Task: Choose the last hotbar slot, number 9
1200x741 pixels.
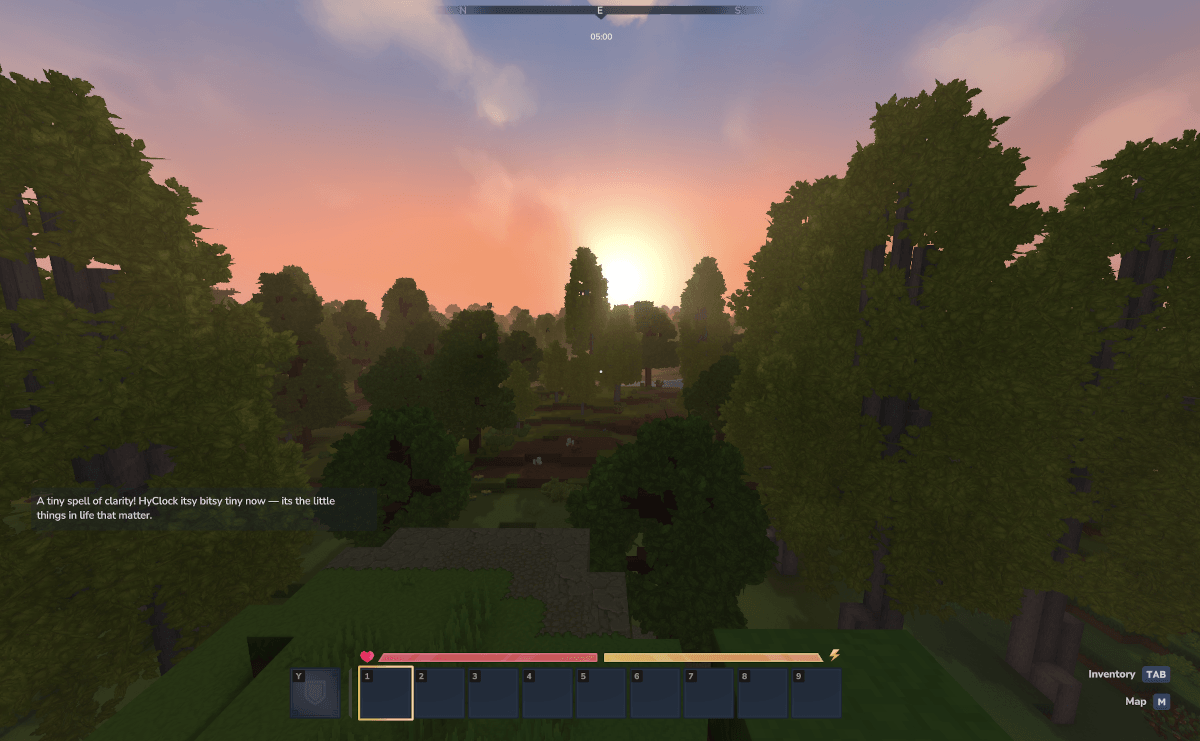Action: [x=817, y=693]
